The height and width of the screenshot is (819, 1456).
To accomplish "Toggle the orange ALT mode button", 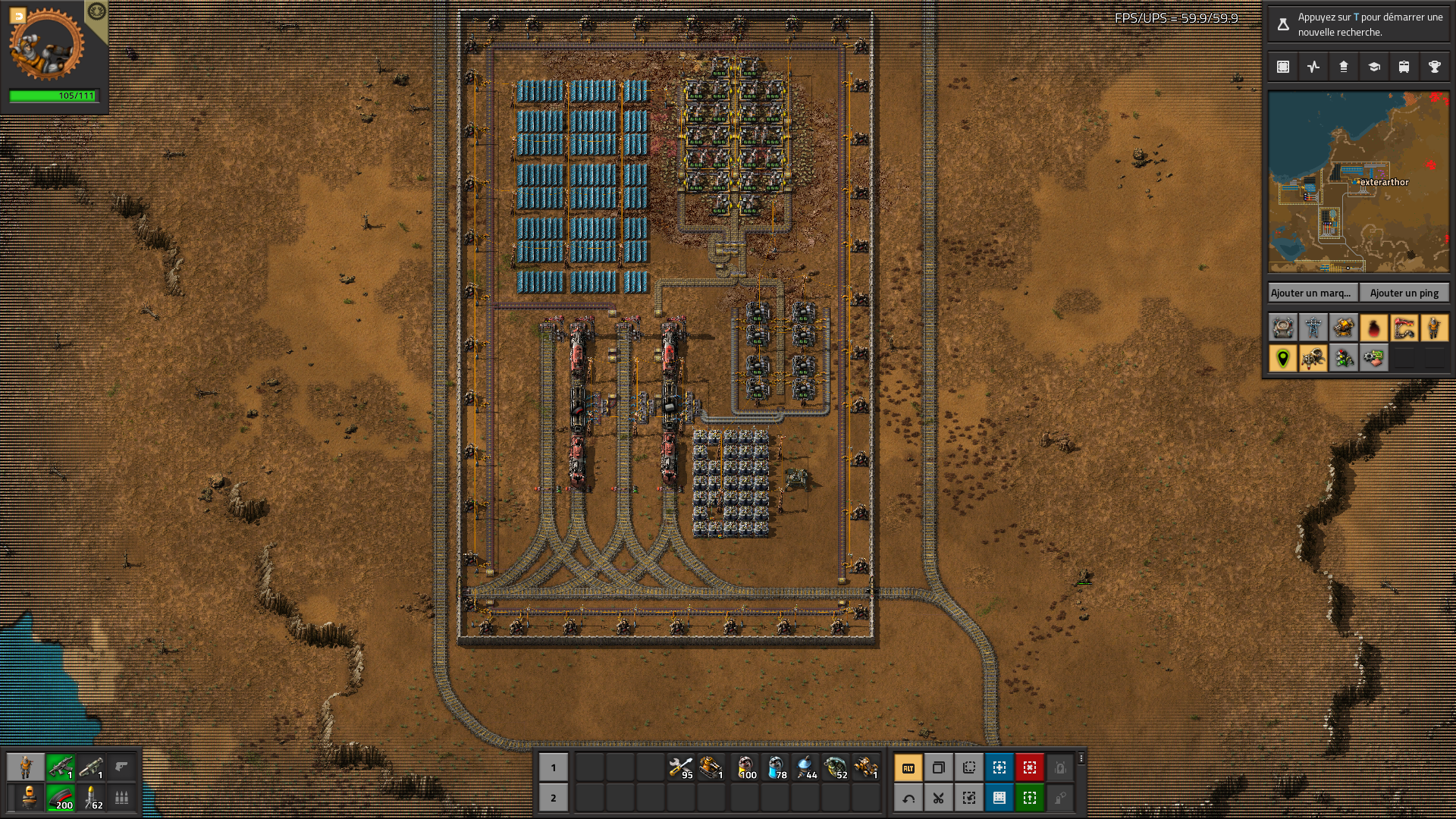I will (x=908, y=767).
